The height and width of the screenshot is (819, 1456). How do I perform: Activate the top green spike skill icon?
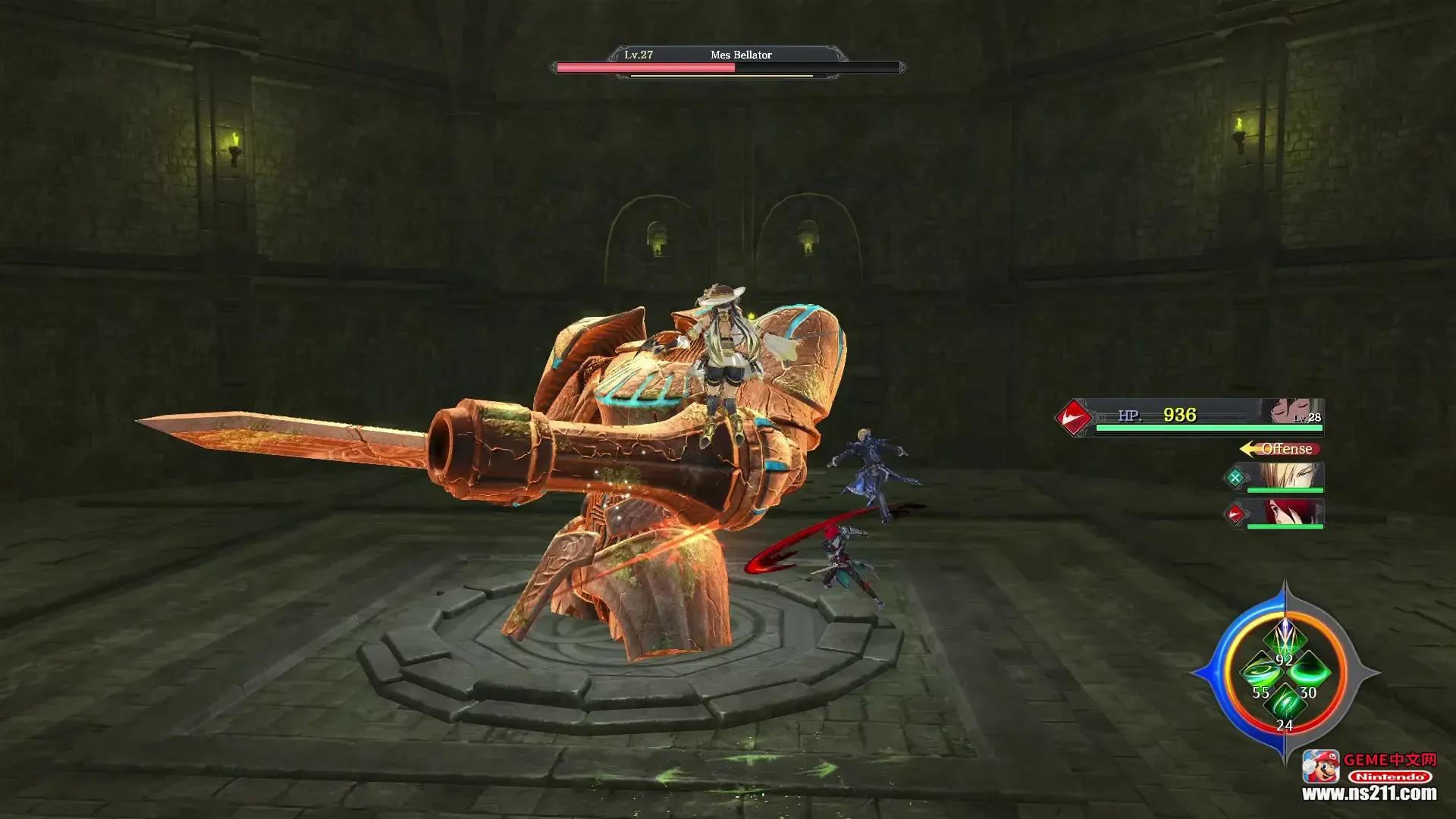tap(1284, 641)
